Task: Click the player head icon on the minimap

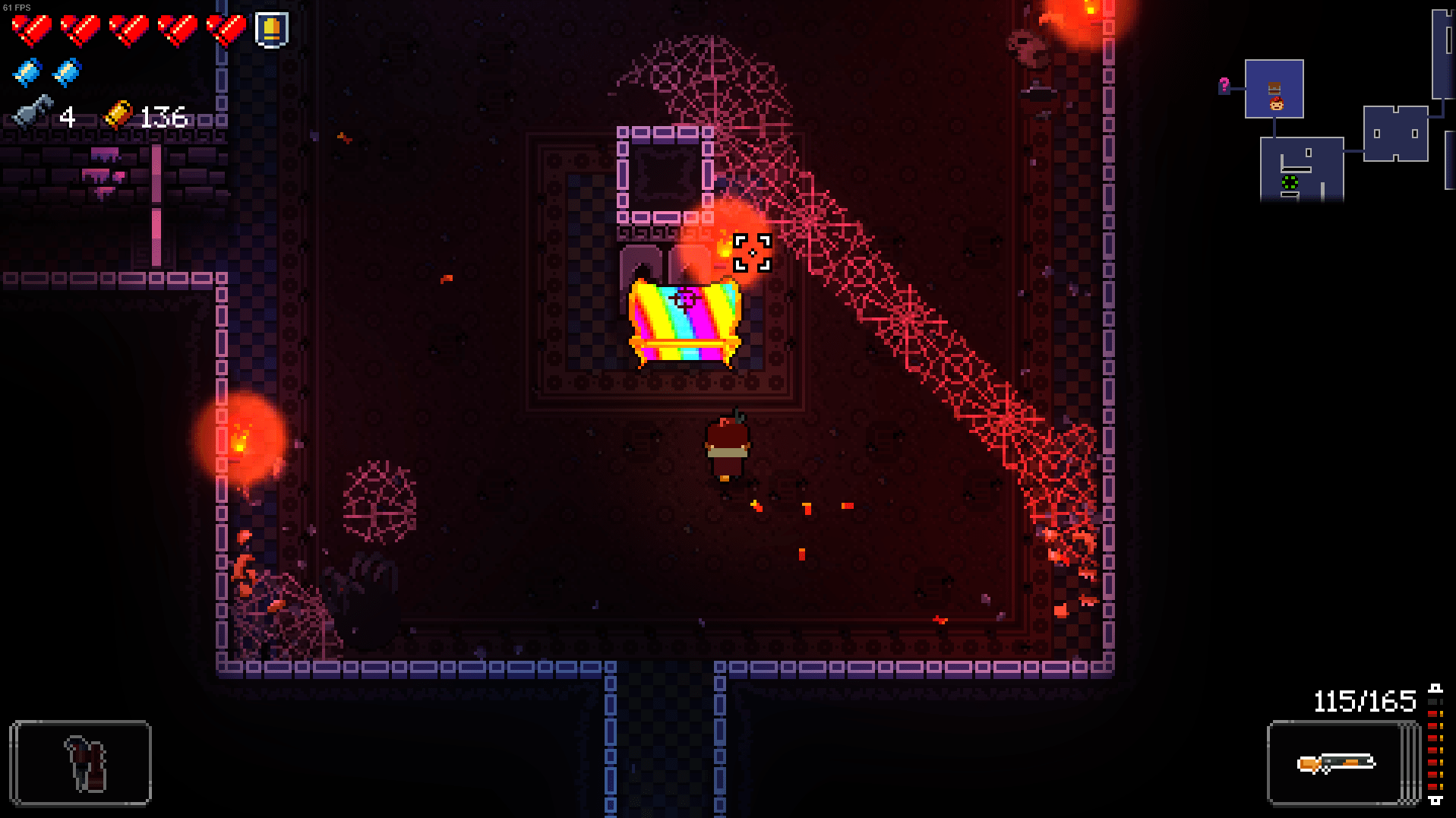Action: point(1277,104)
